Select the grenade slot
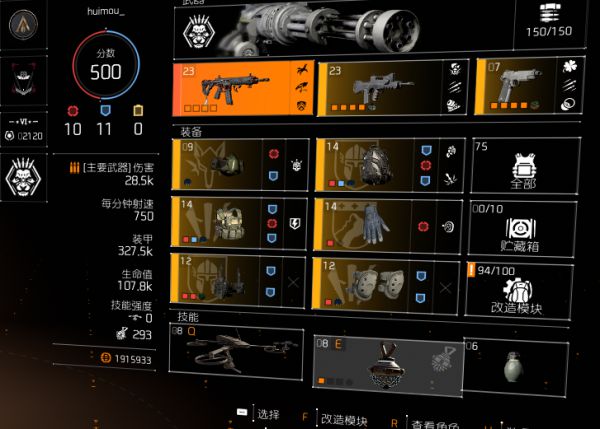600x429 pixels. pos(515,362)
